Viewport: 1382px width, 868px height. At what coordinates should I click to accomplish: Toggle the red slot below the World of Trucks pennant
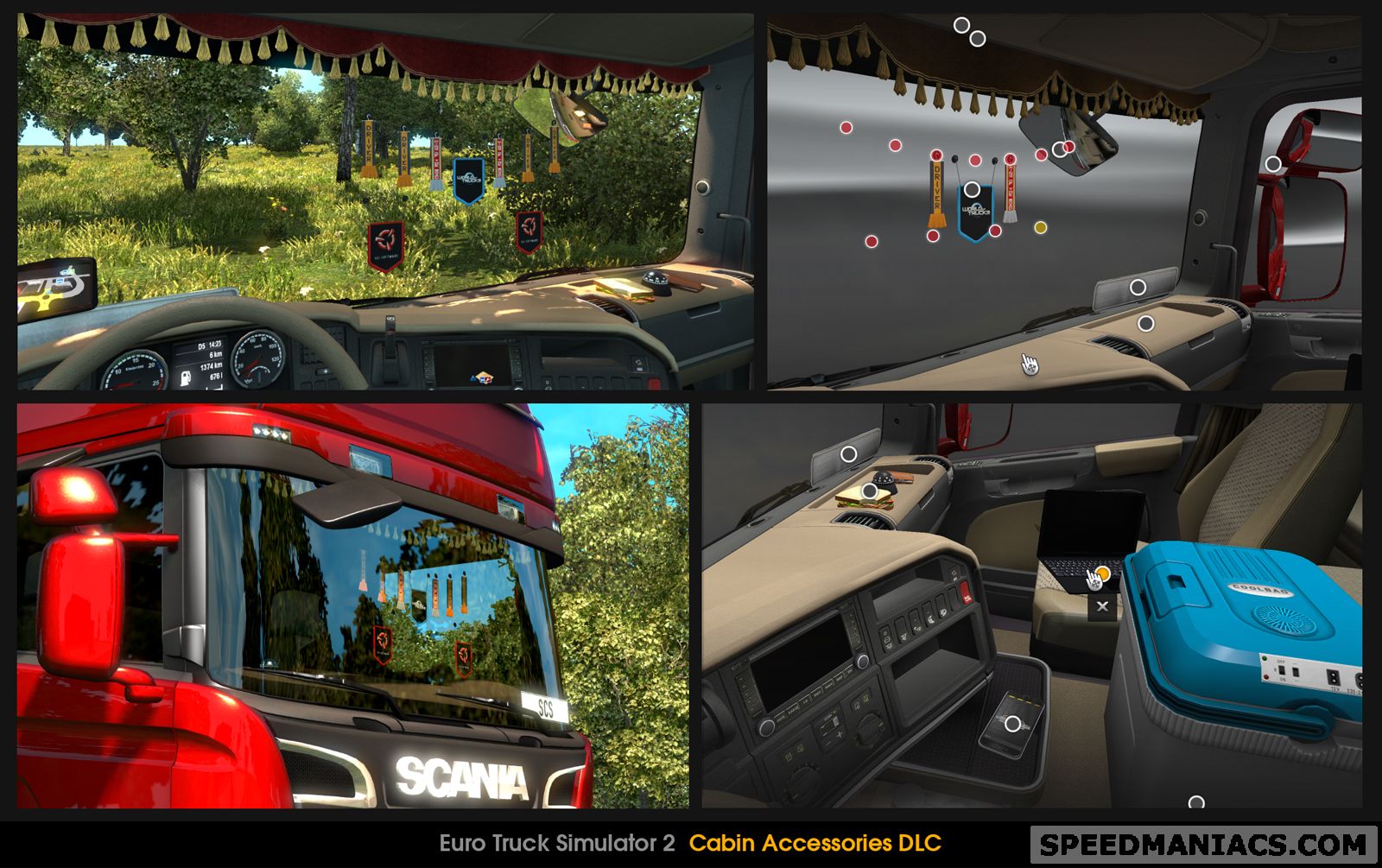pos(994,231)
